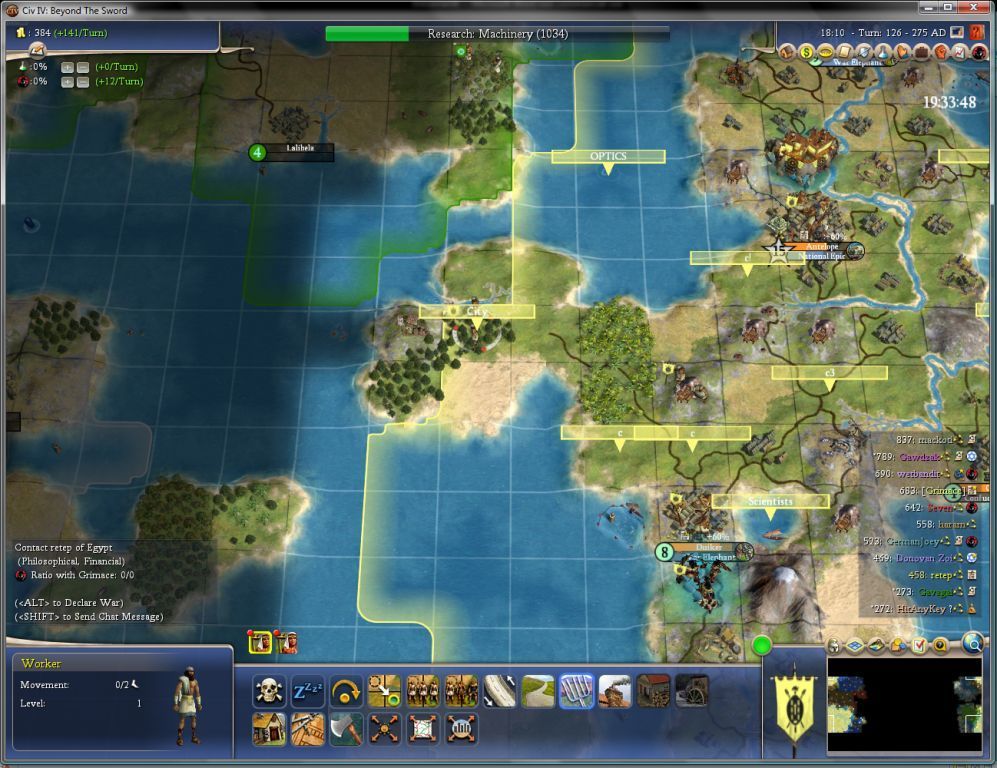Select the highlighted pitchfork farm action
The height and width of the screenshot is (768, 997).
pos(576,691)
